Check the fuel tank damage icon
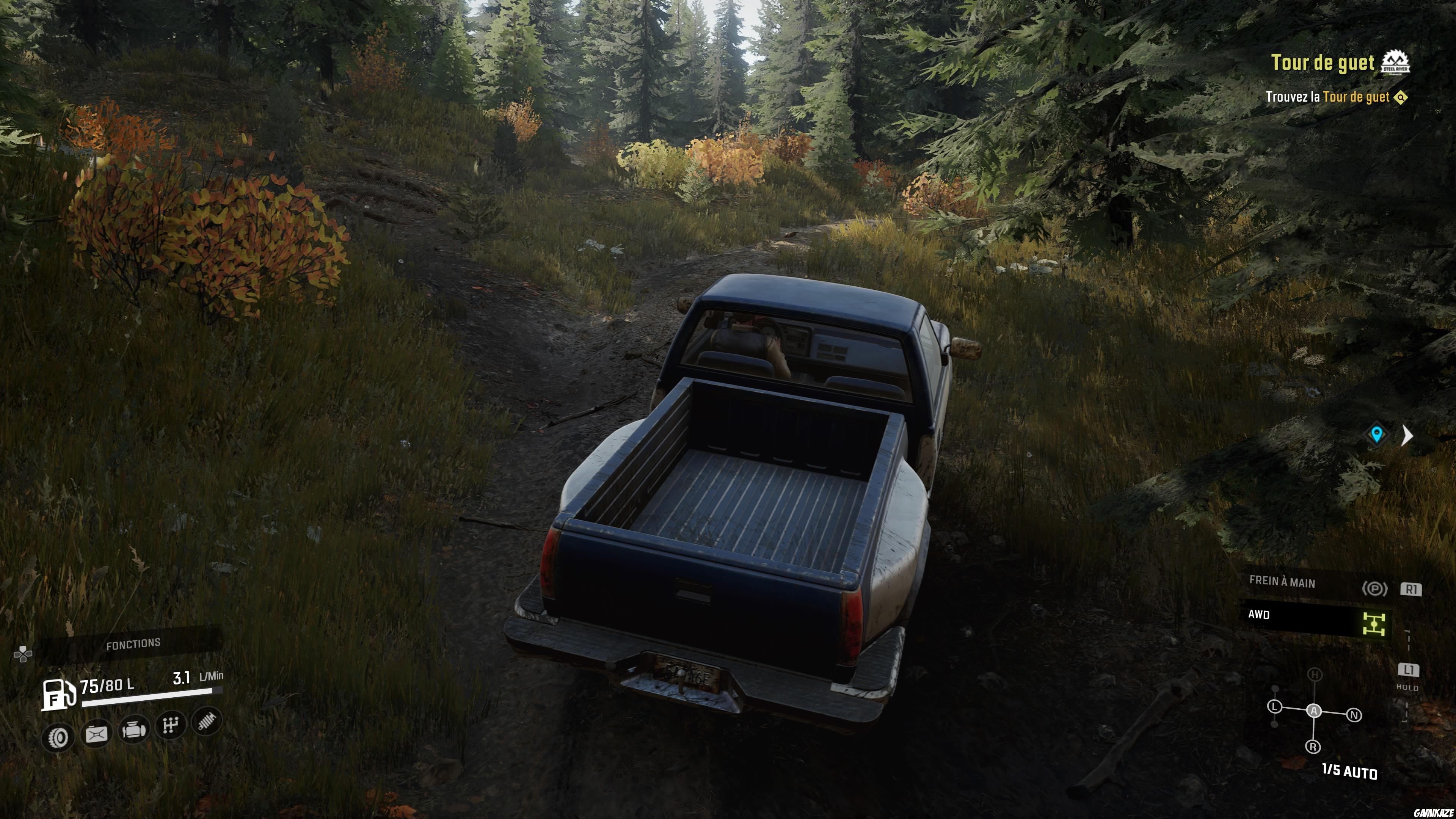1456x819 pixels. point(97,734)
